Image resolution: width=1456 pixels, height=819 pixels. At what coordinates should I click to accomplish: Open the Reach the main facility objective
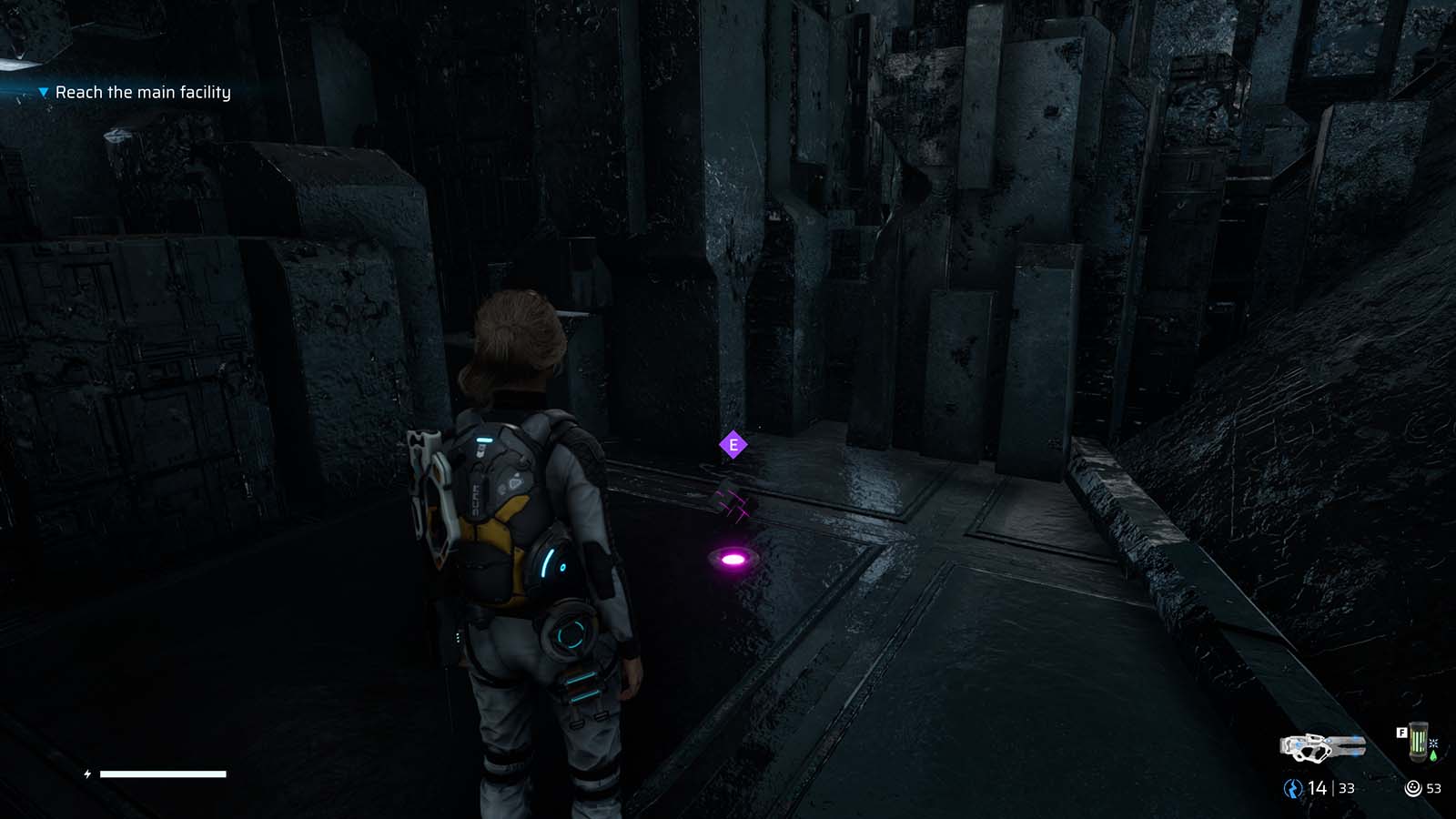[x=143, y=91]
